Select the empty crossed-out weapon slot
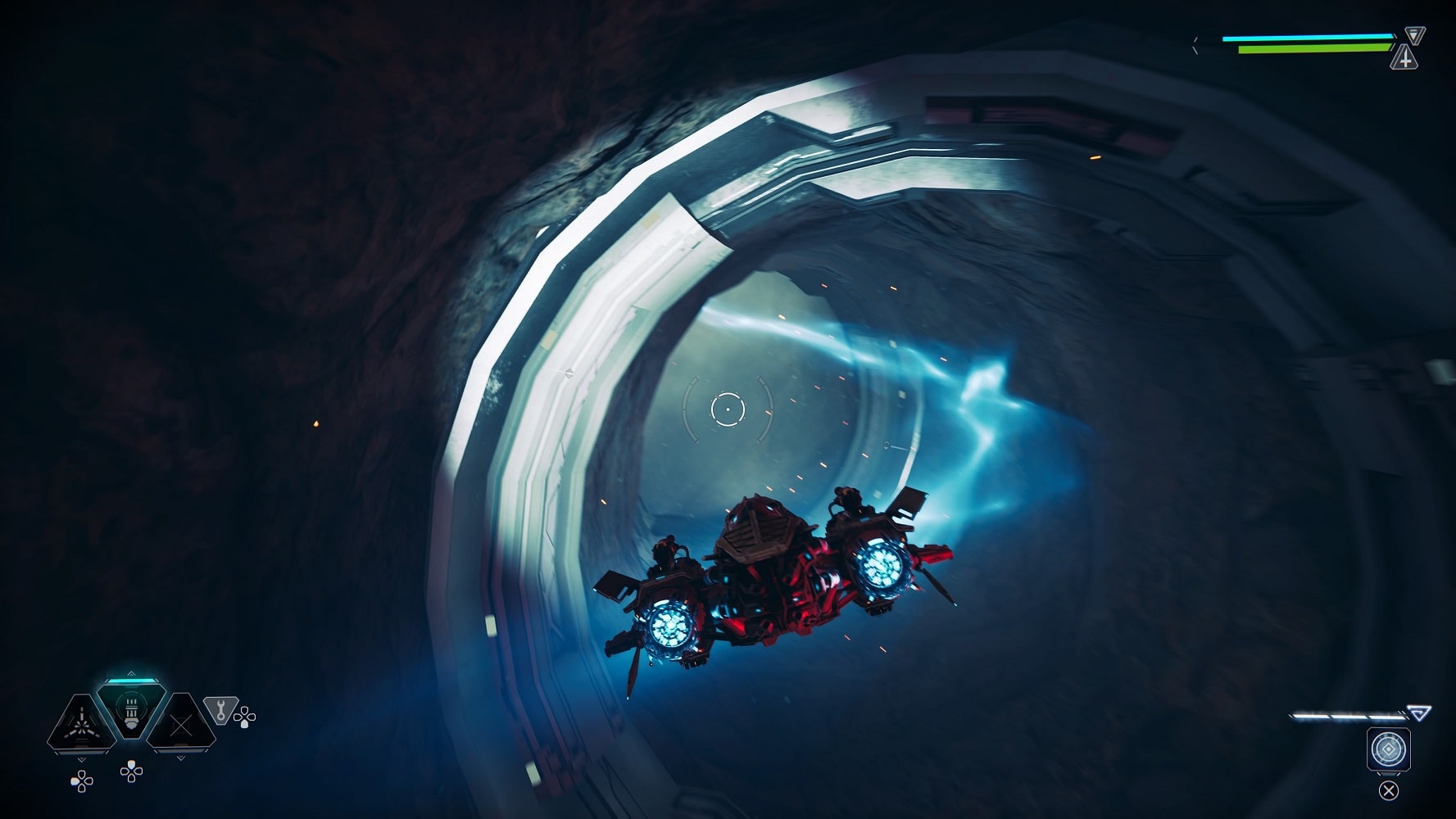Viewport: 1456px width, 819px height. [x=182, y=724]
